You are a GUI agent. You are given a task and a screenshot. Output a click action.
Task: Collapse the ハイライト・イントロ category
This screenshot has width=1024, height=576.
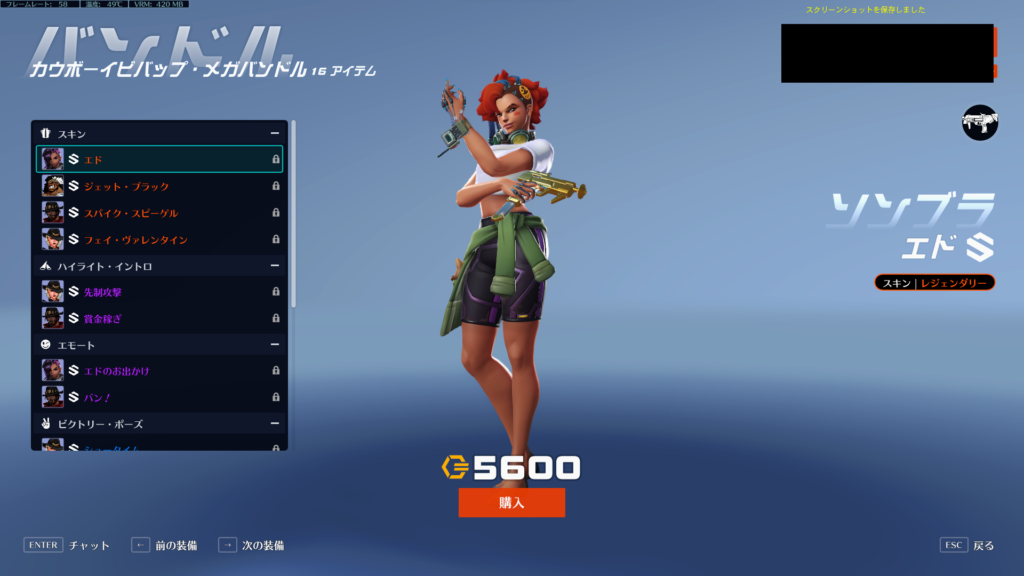click(274, 266)
